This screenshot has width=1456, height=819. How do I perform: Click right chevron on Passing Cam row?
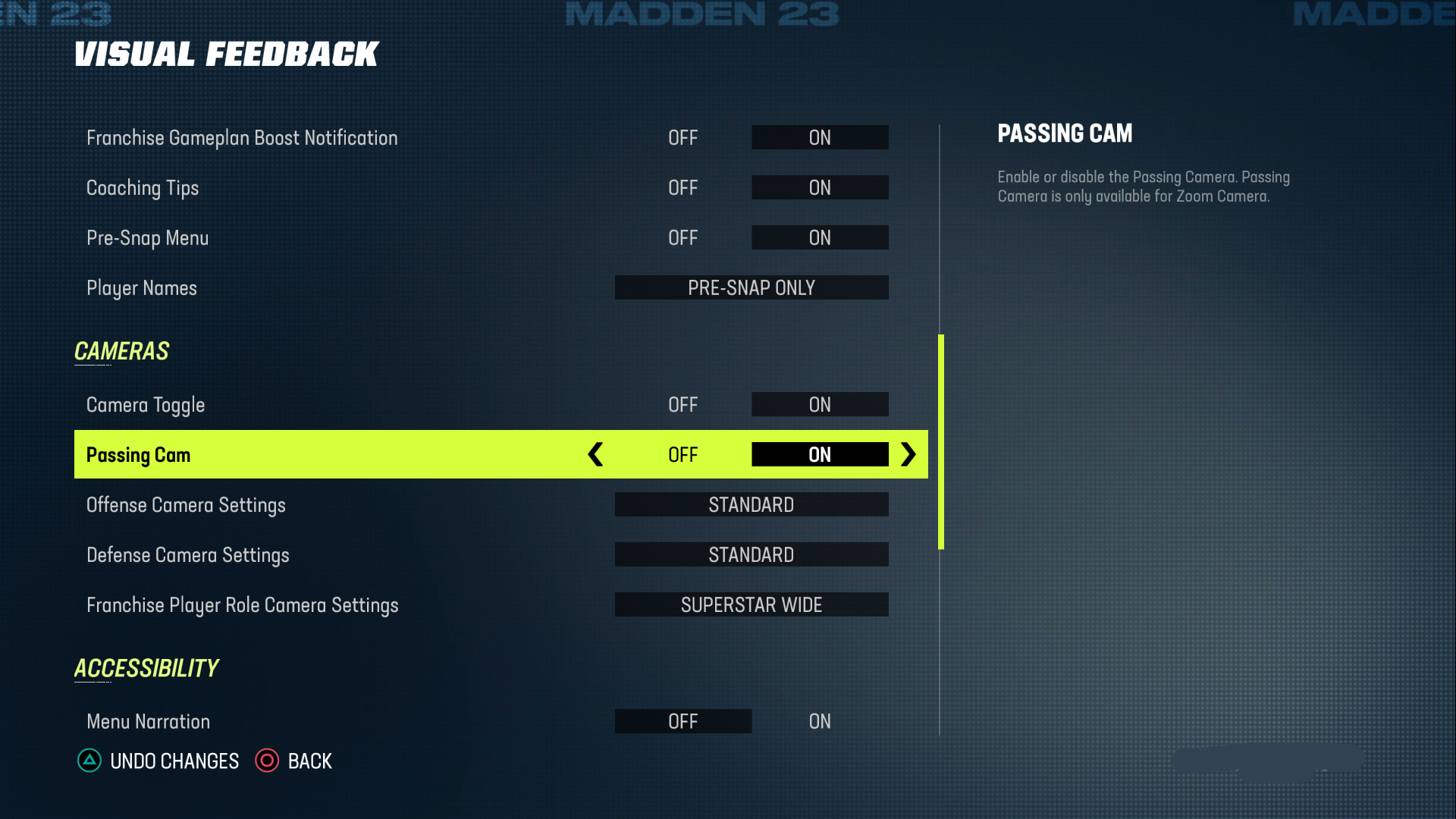pos(908,454)
